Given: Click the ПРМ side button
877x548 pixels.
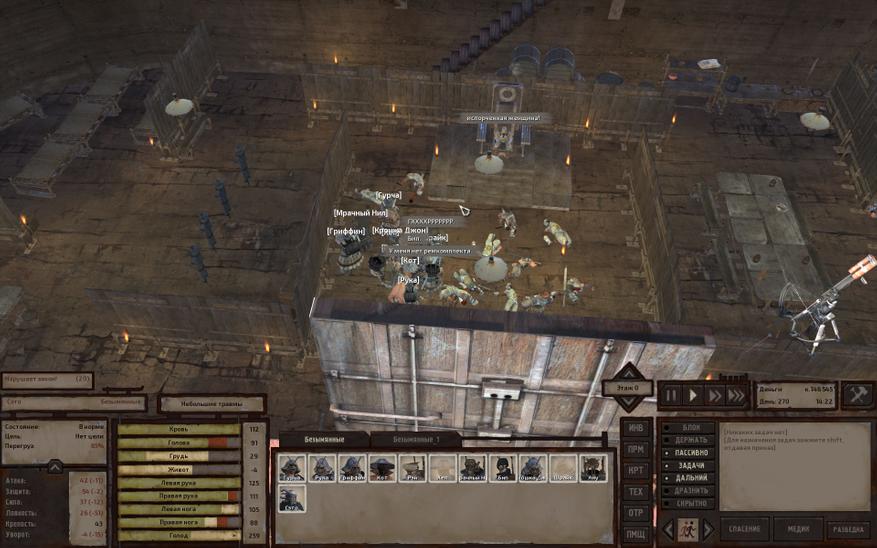Looking at the screenshot, I should coord(635,449).
